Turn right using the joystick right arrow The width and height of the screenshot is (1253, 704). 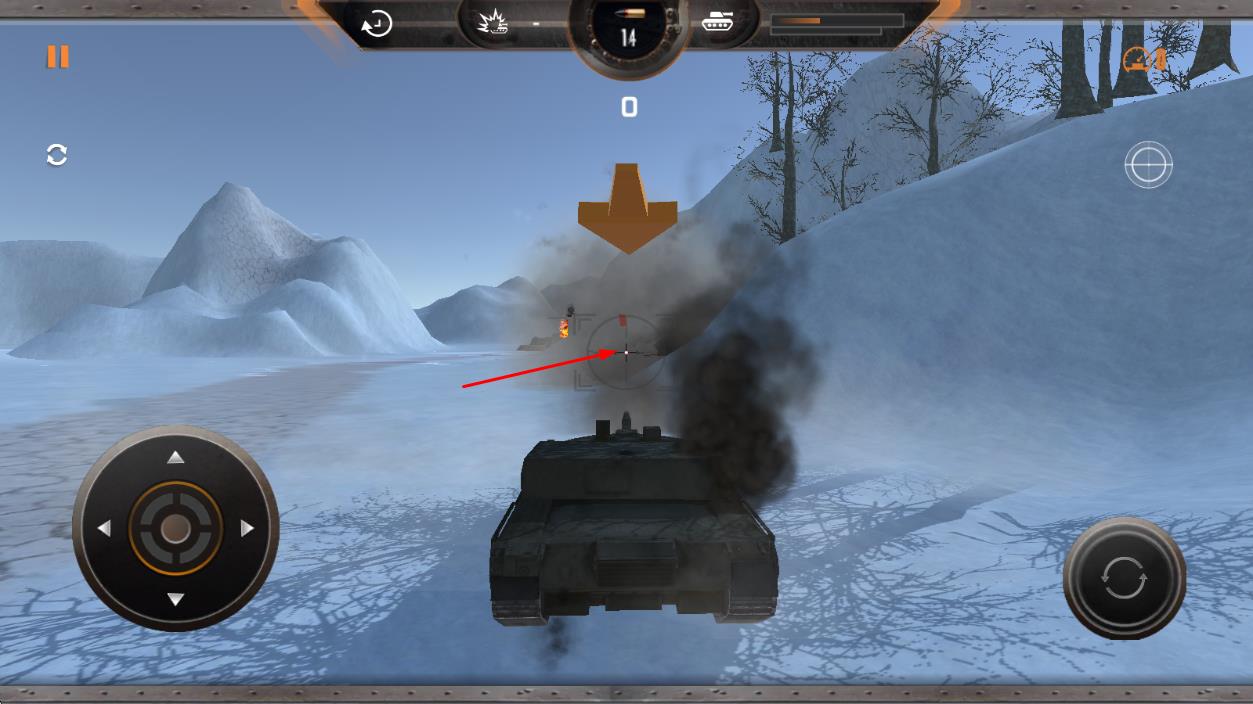(x=247, y=529)
